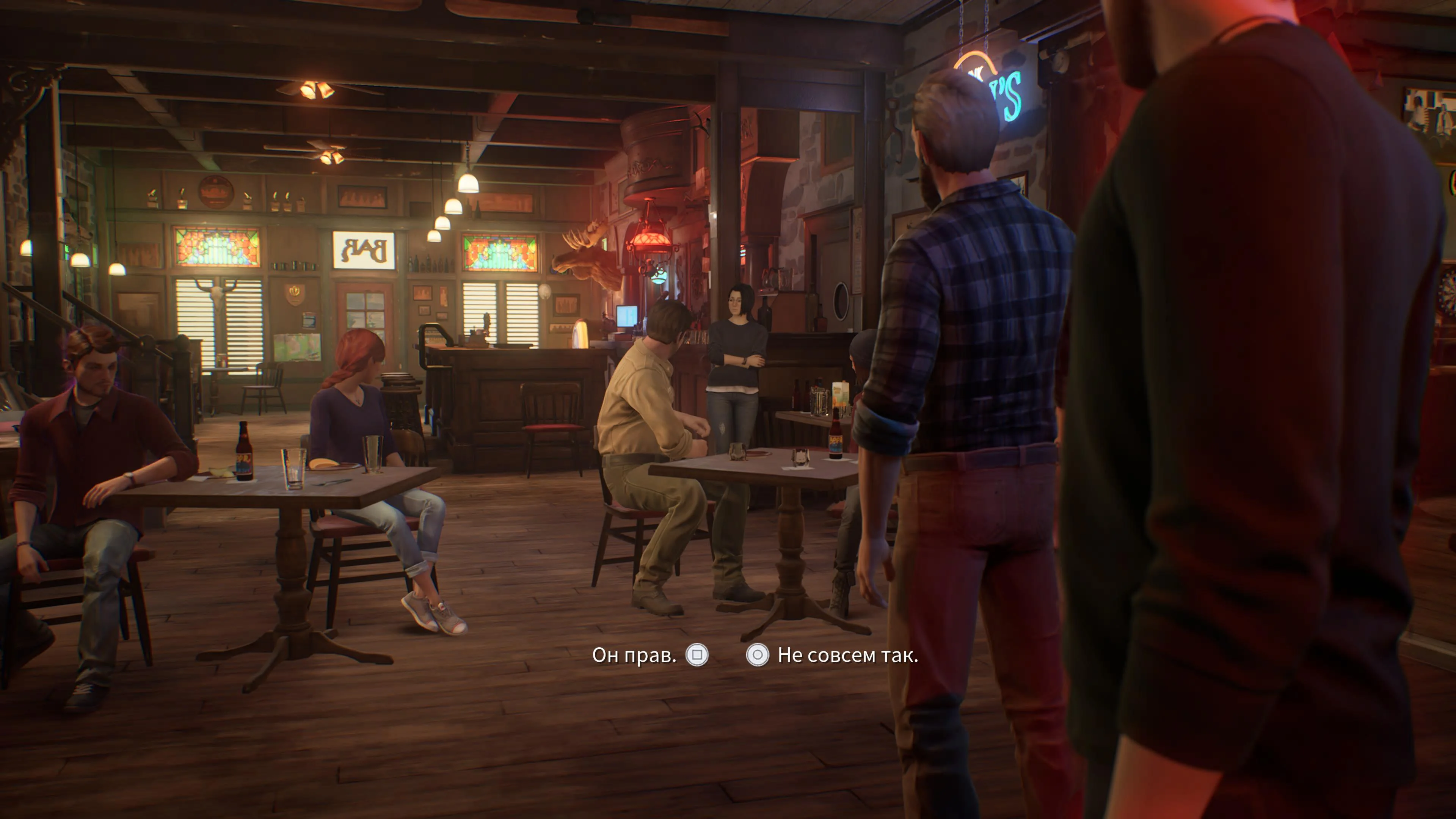Click the empty beer glass on the left table

(294, 469)
